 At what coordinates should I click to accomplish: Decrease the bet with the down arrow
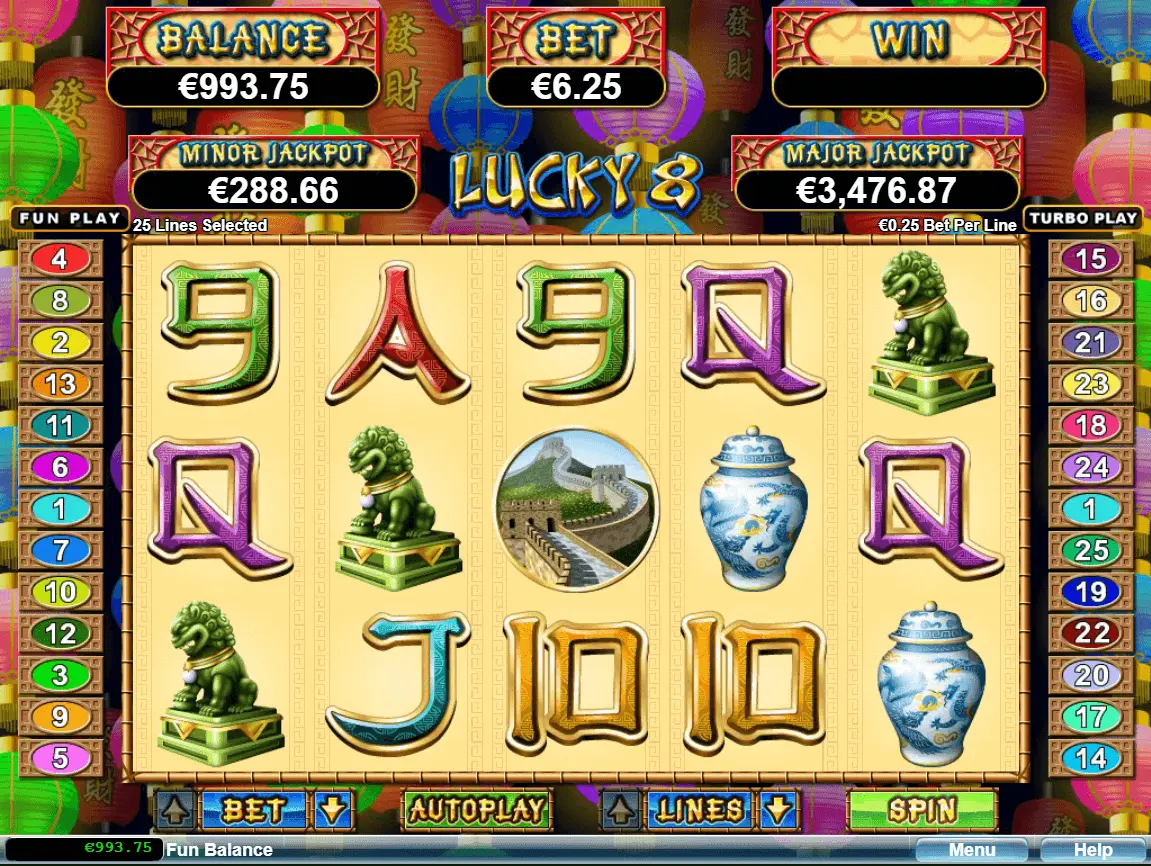tap(333, 809)
